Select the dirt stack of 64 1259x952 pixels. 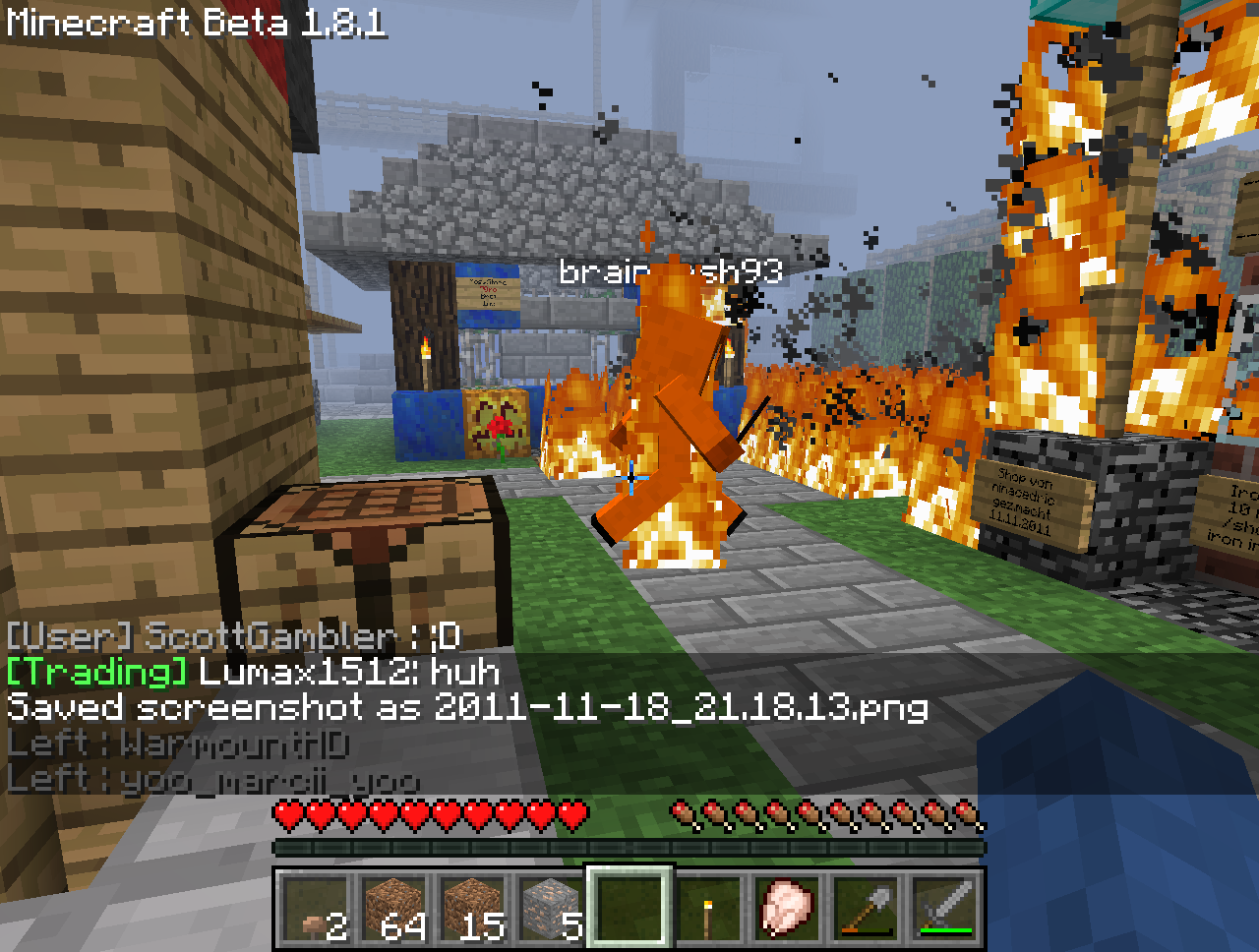pos(393,909)
